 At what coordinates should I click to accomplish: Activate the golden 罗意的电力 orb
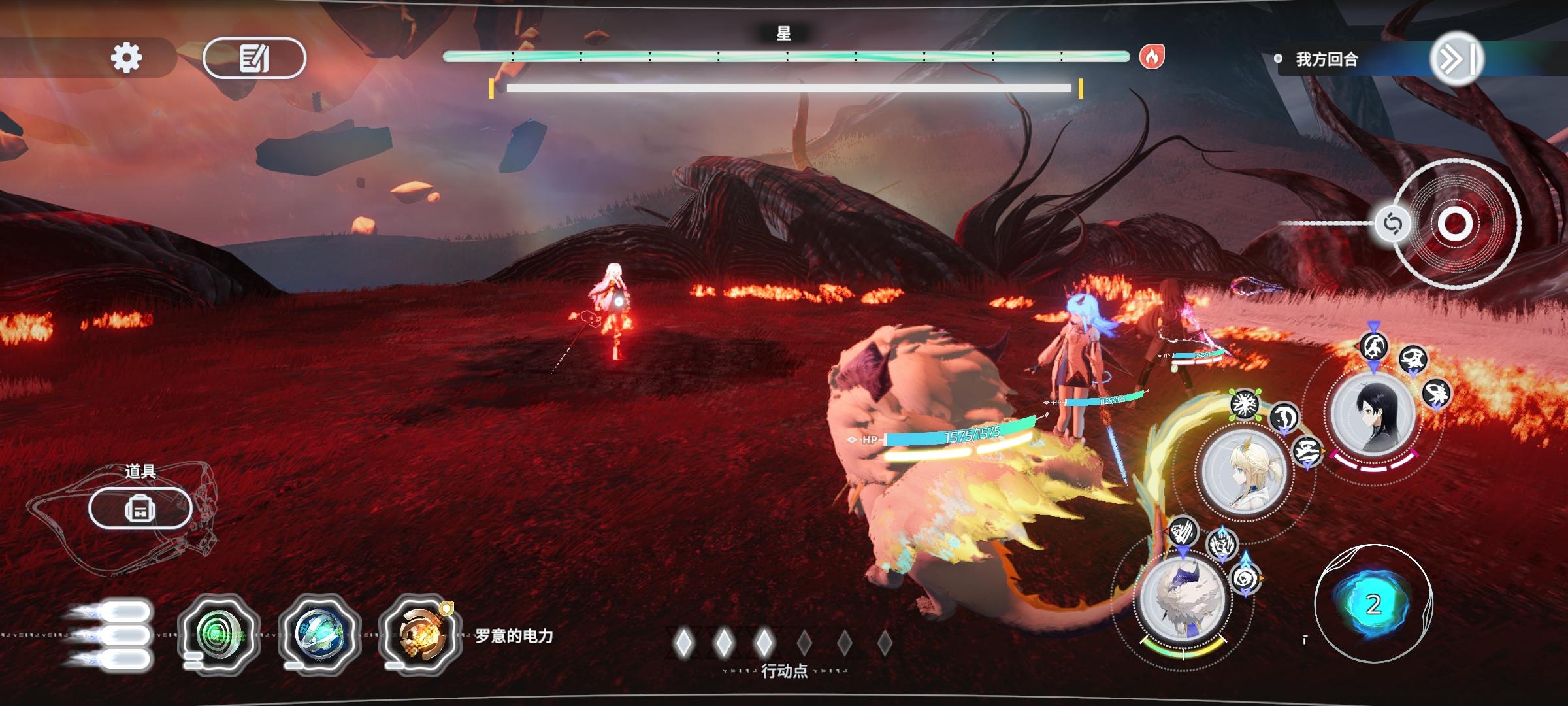(419, 635)
